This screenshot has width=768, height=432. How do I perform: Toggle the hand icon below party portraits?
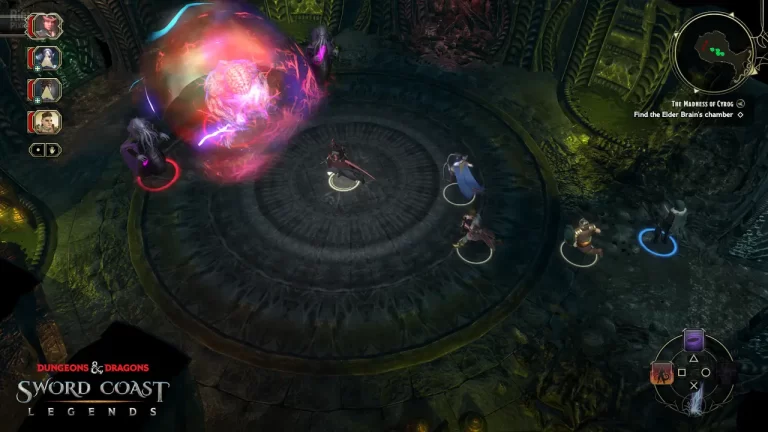coord(52,150)
